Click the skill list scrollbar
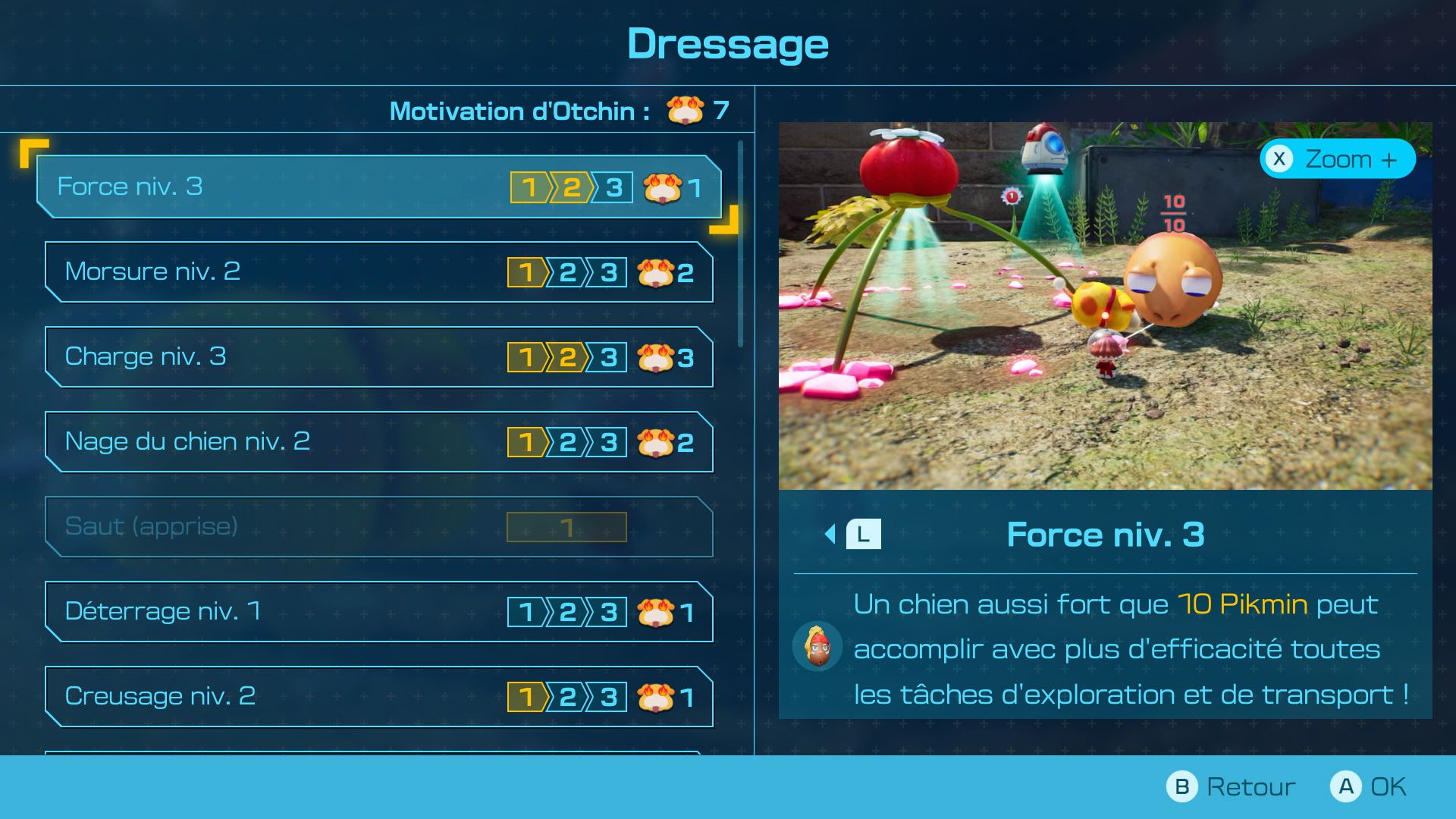 [x=741, y=244]
